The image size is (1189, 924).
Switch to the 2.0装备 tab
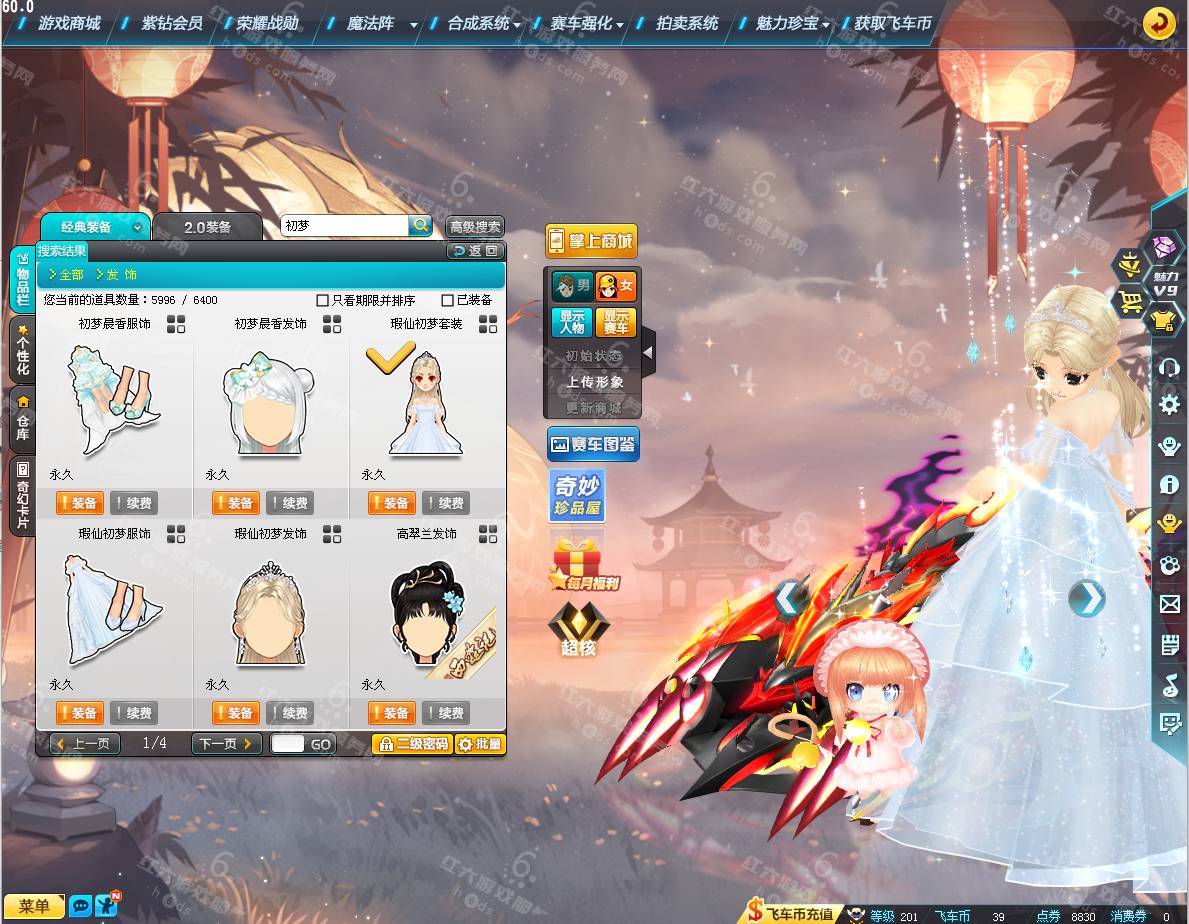[x=207, y=227]
